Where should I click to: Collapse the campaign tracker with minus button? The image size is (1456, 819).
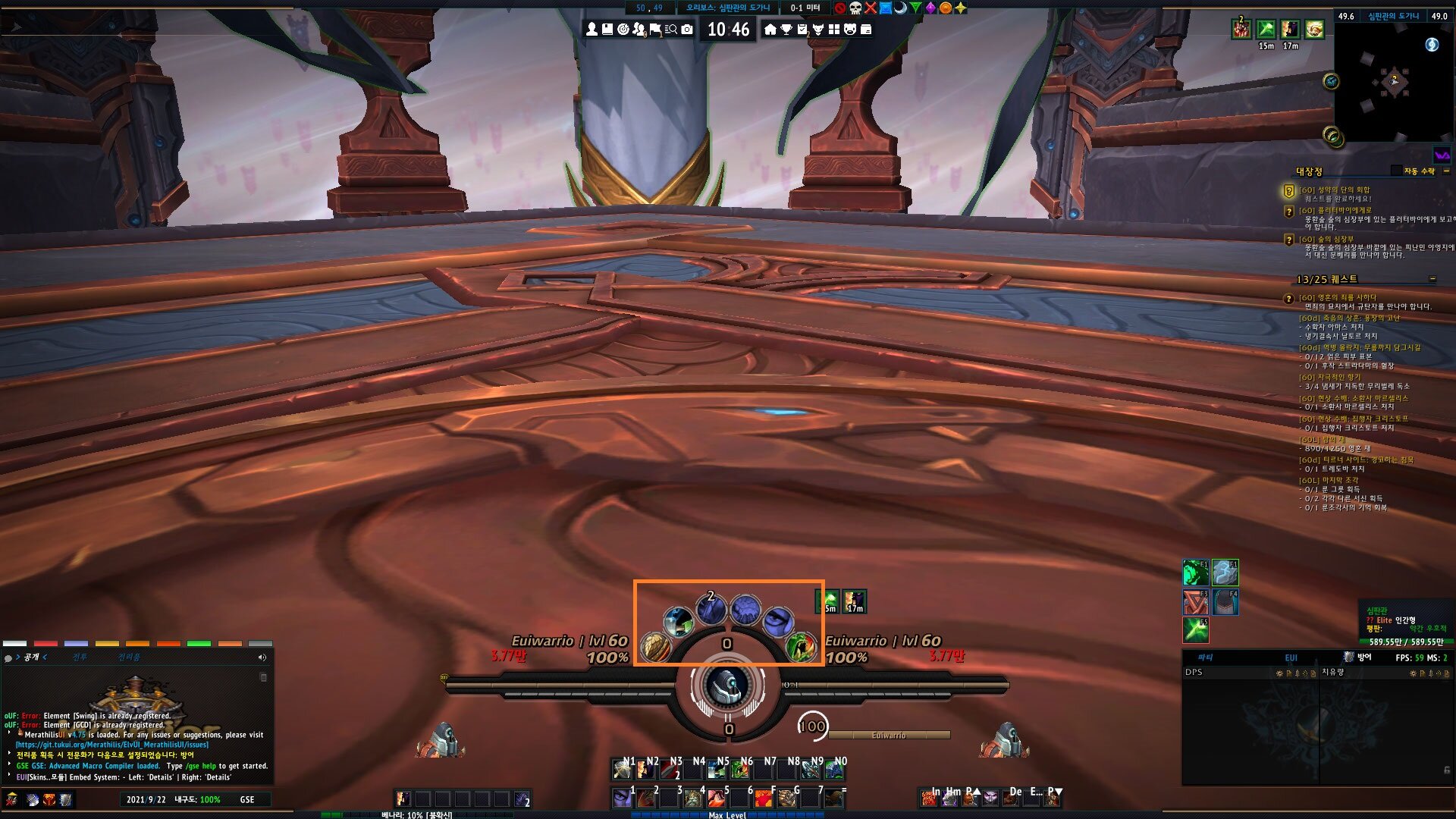pos(1446,171)
